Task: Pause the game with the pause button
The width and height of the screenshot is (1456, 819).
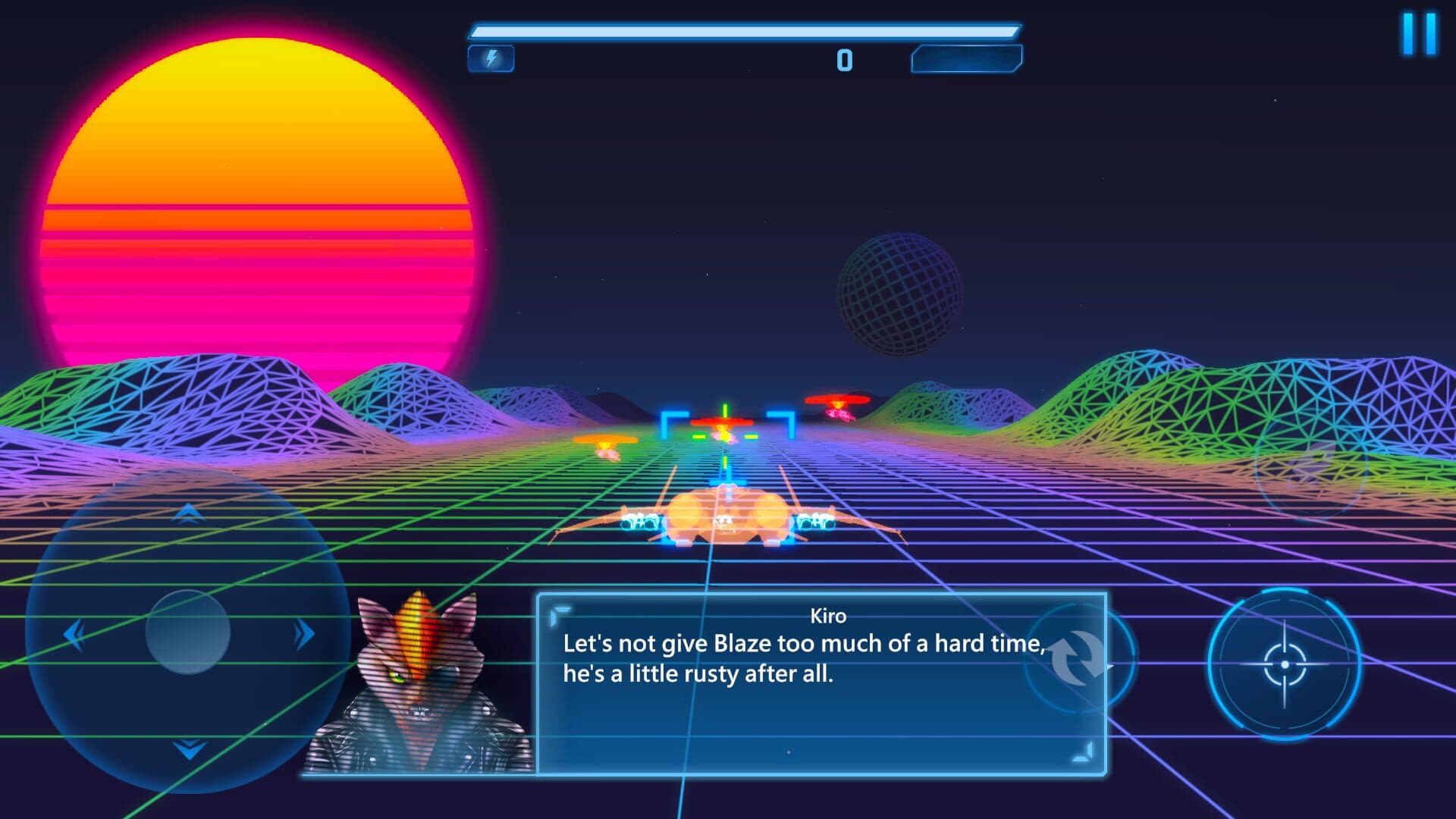Action: (x=1418, y=33)
